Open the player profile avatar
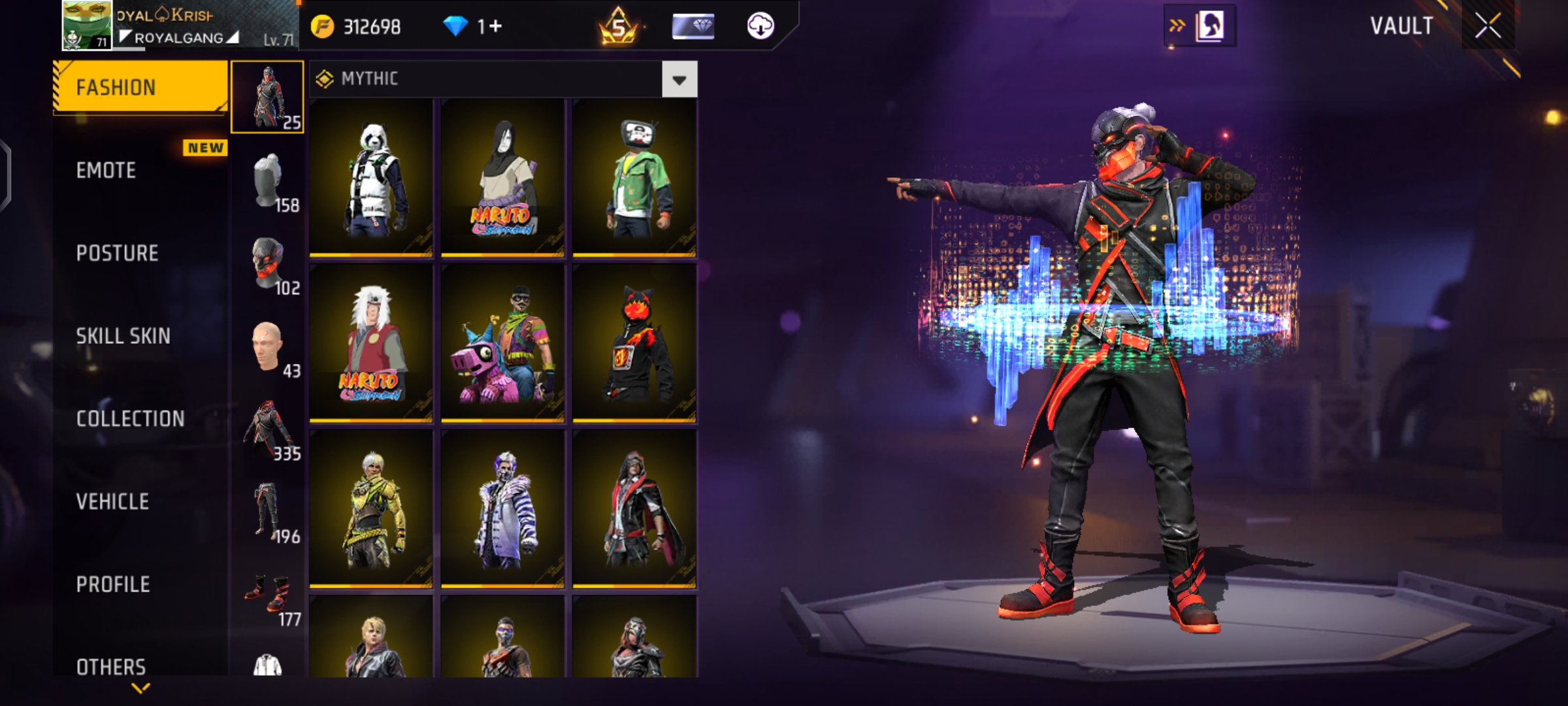 point(87,25)
